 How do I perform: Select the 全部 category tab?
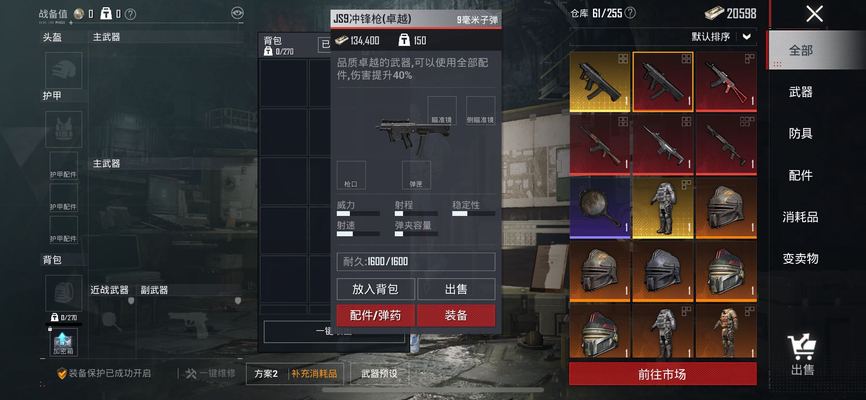(x=801, y=50)
